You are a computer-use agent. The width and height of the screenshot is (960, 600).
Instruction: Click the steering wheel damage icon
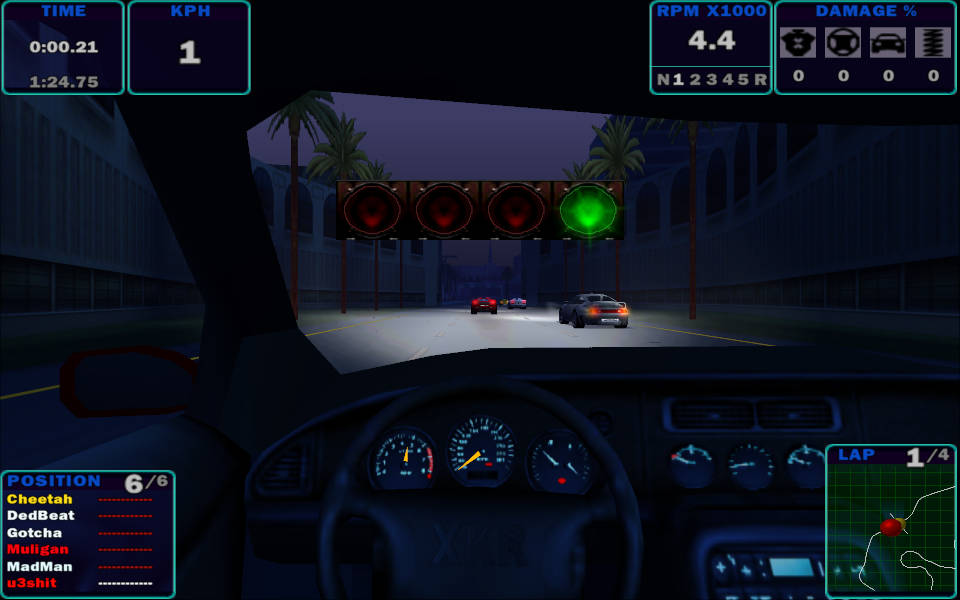point(843,42)
